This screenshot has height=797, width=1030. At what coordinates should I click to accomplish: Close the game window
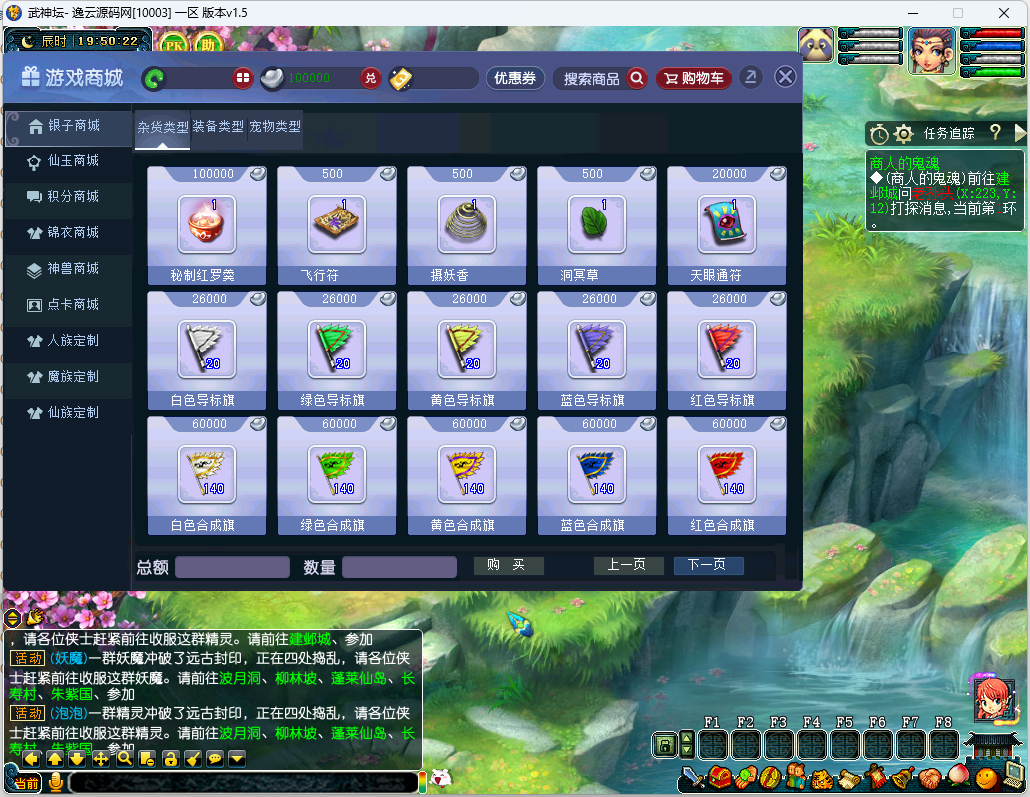(x=1003, y=13)
